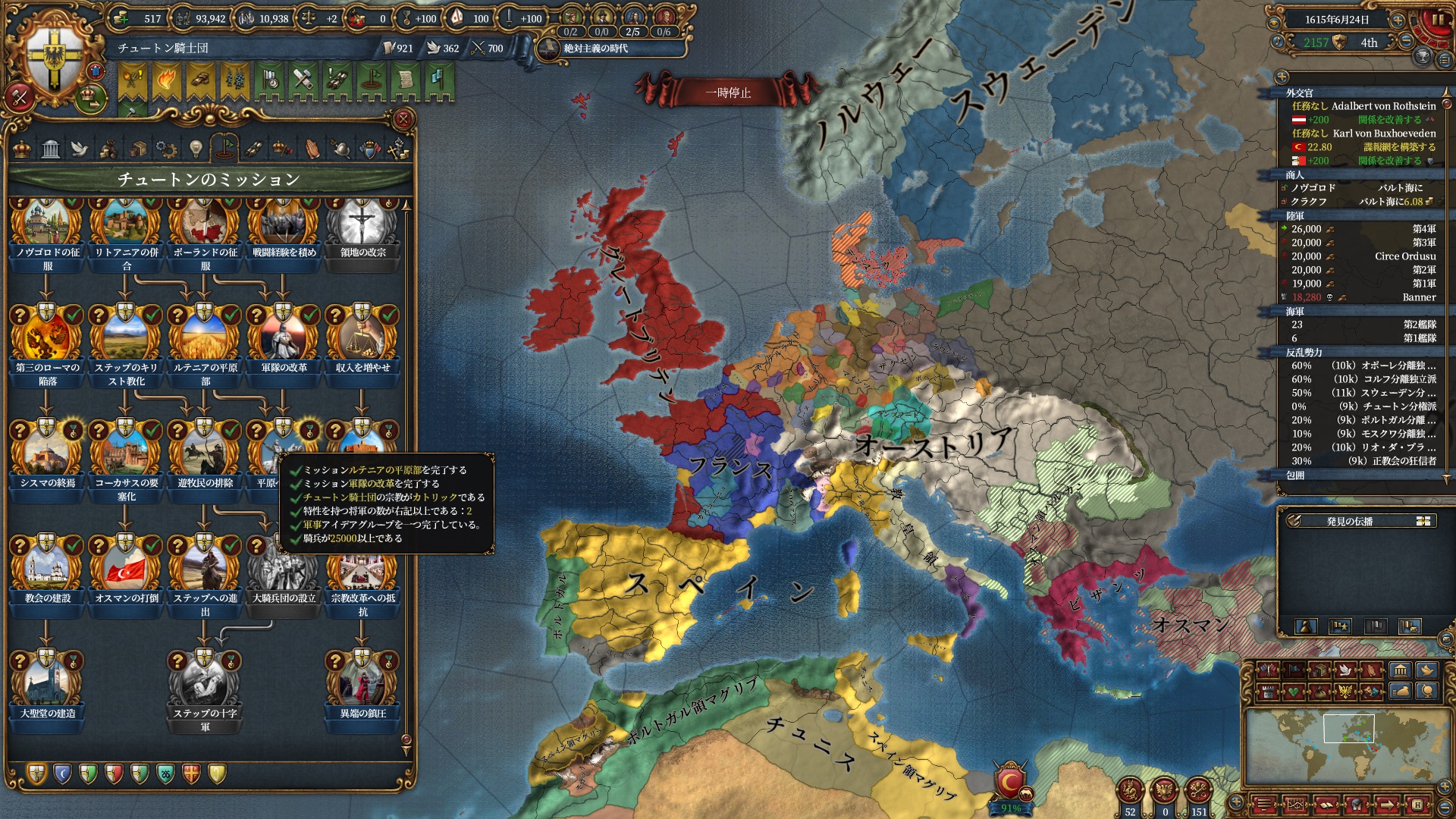The image size is (1456, 819).
Task: Open the ideas tab with the light bulb
Action: click(x=196, y=149)
